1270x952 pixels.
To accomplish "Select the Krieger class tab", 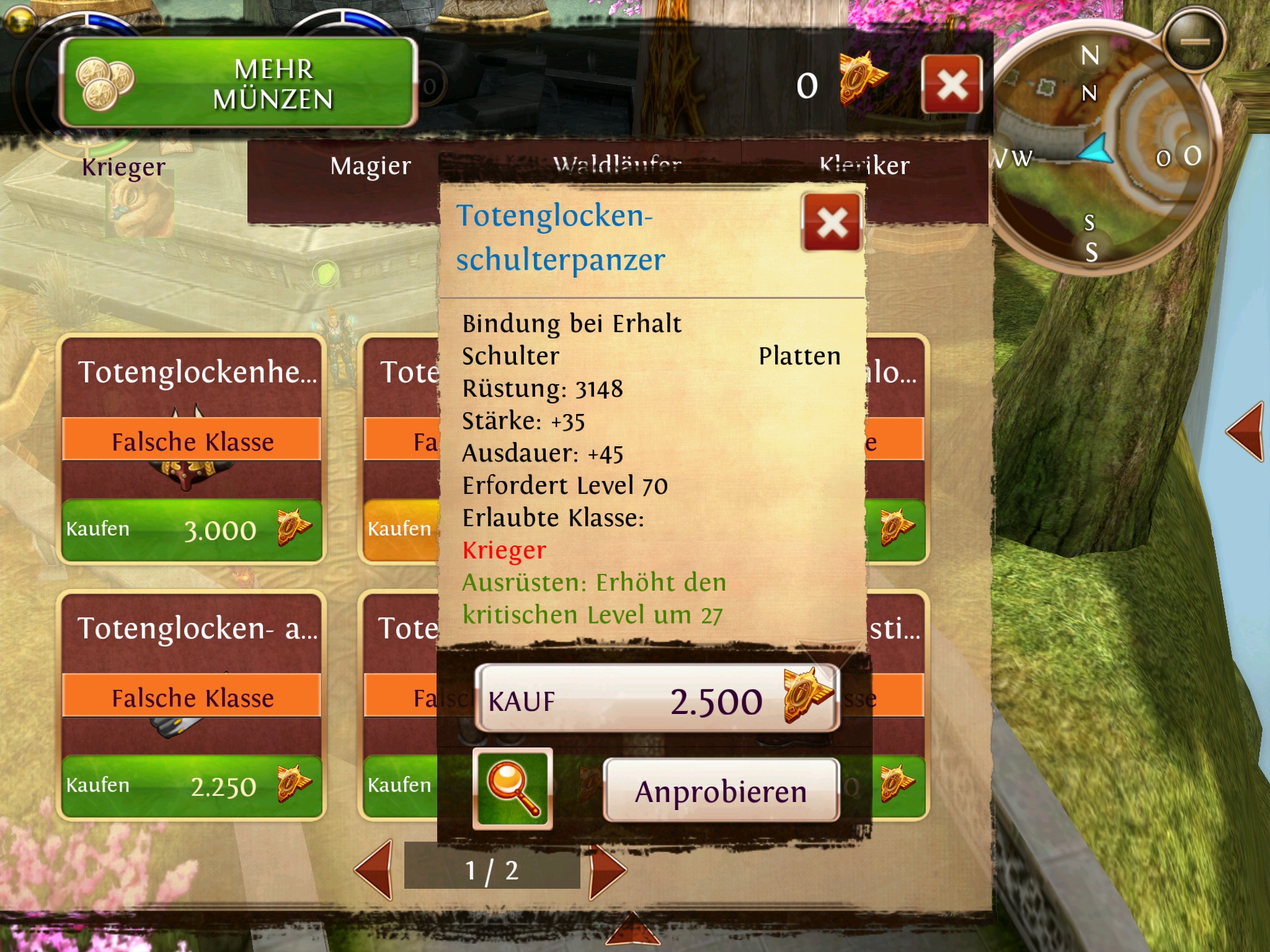I will coord(123,167).
